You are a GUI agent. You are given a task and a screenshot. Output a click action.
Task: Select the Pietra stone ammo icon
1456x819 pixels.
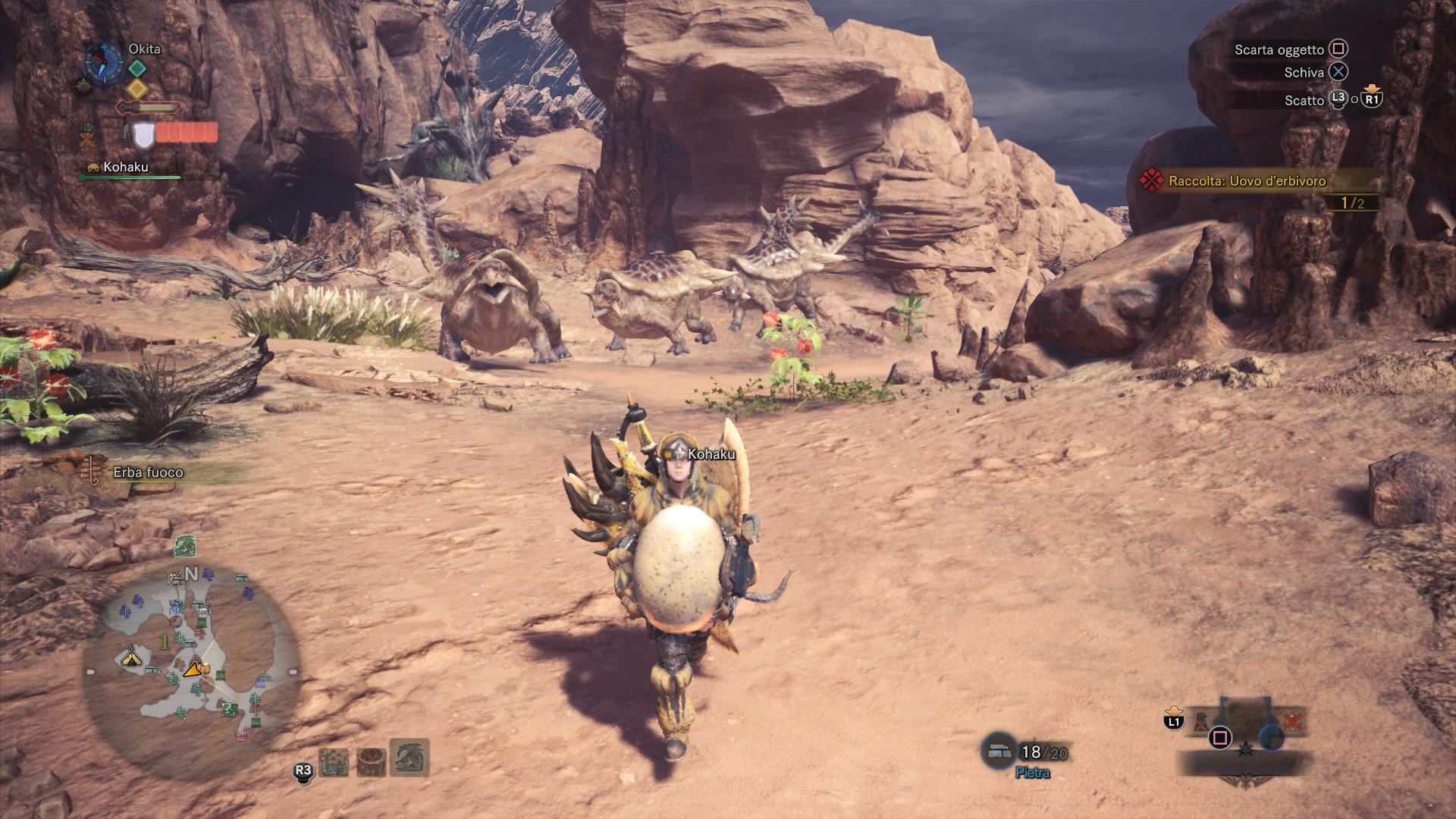[998, 752]
